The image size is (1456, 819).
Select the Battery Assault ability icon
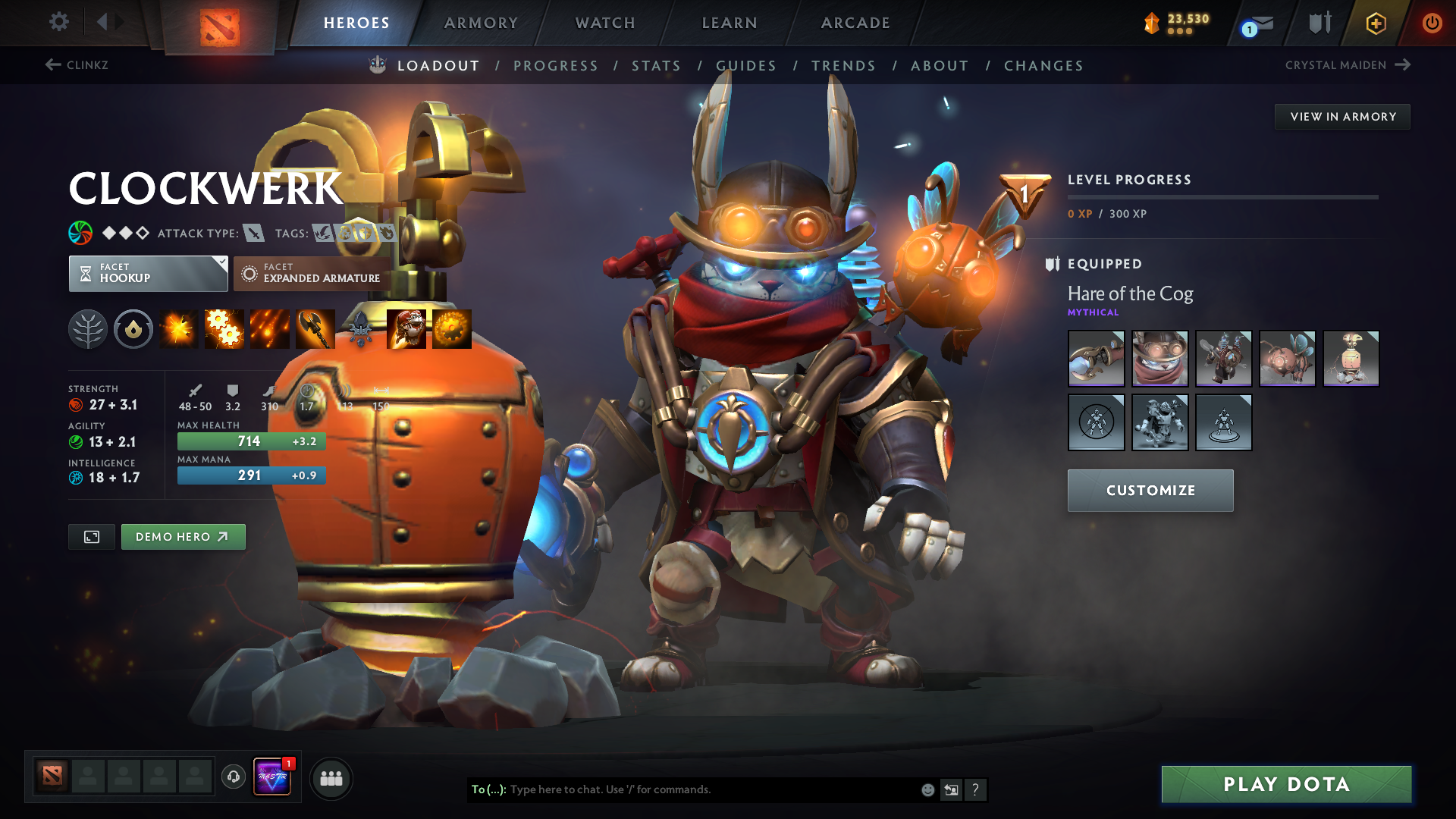pyautogui.click(x=179, y=328)
